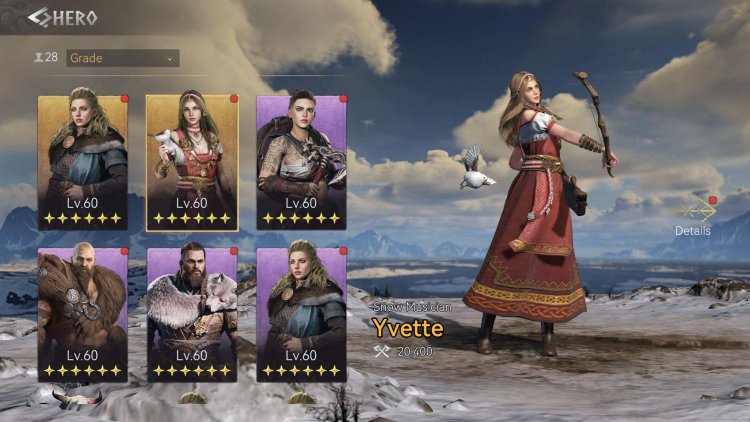750x422 pixels.
Task: Choose the purple-card blonde woman hero
Action: coord(301,314)
